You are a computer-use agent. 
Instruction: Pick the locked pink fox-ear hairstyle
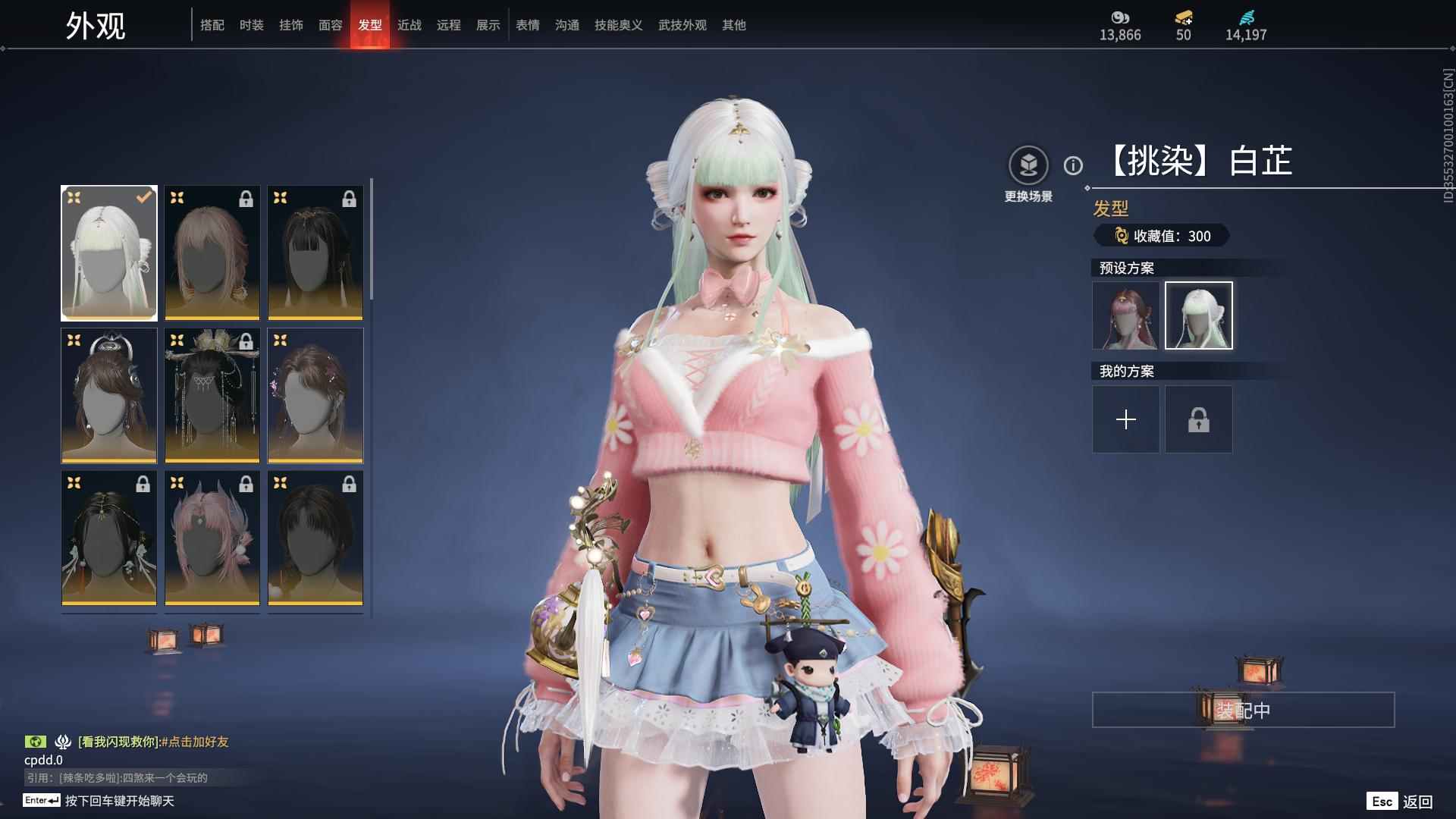212,538
